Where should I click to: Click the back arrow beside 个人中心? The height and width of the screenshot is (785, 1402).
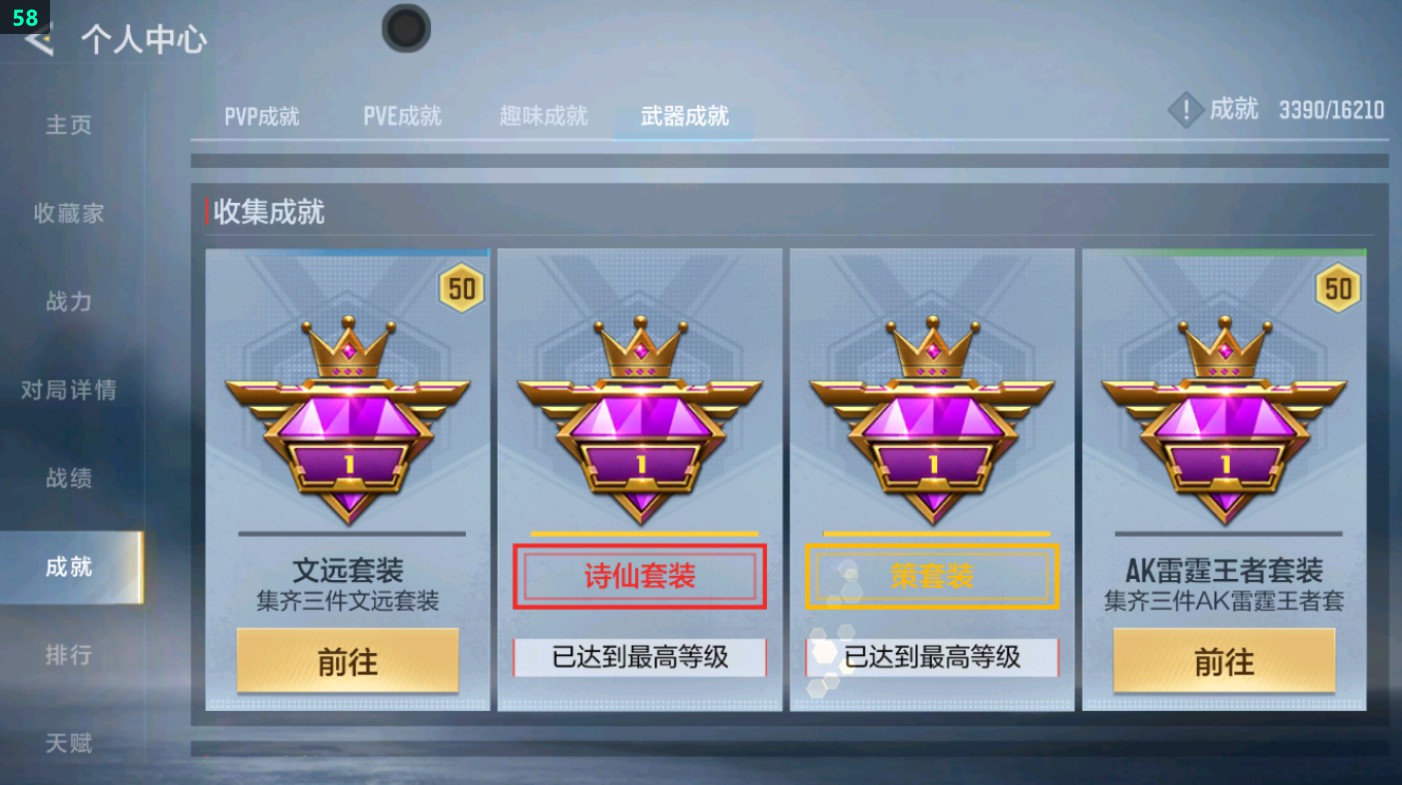tap(36, 42)
